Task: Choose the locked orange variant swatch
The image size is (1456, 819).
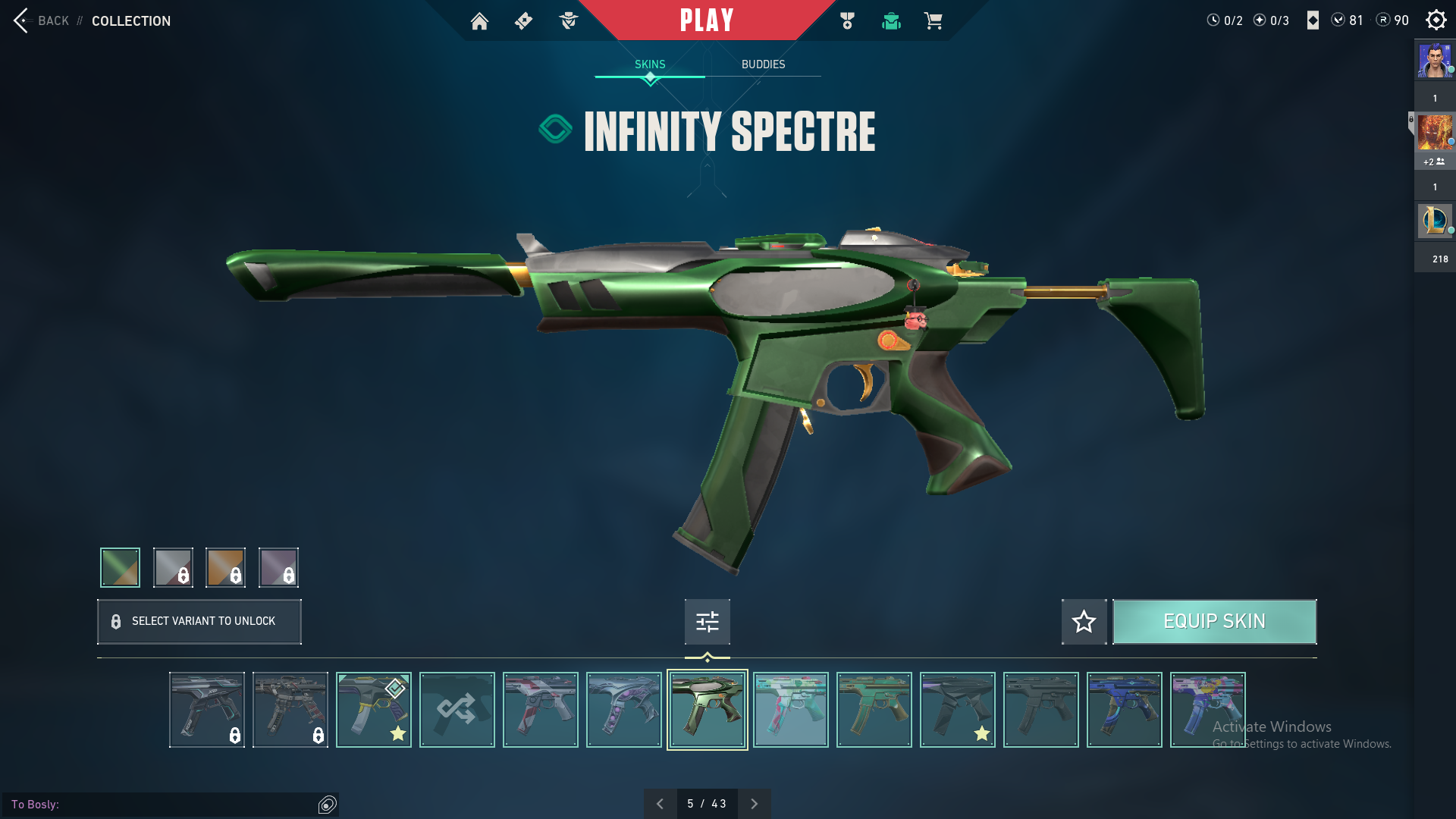Action: (x=225, y=567)
